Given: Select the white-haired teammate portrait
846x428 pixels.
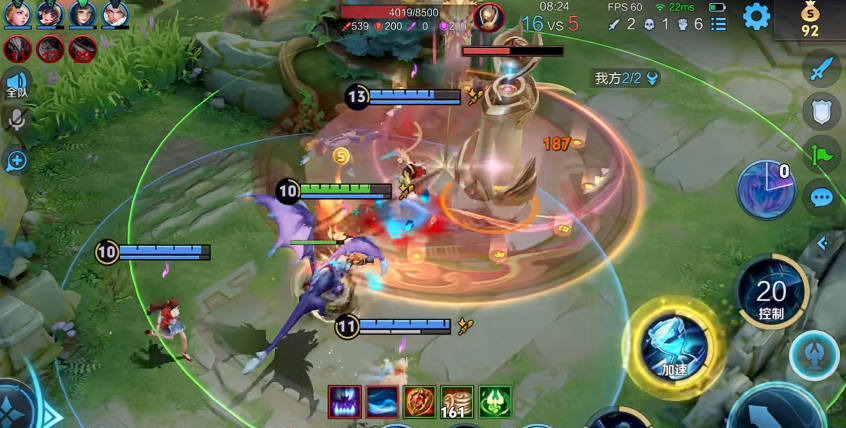Looking at the screenshot, I should (114, 14).
